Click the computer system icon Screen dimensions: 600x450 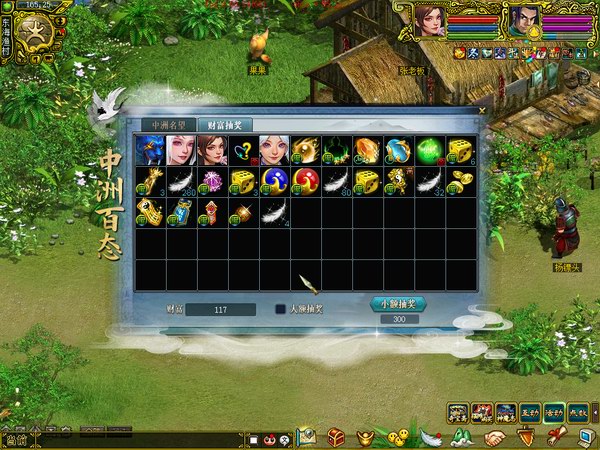click(x=587, y=437)
